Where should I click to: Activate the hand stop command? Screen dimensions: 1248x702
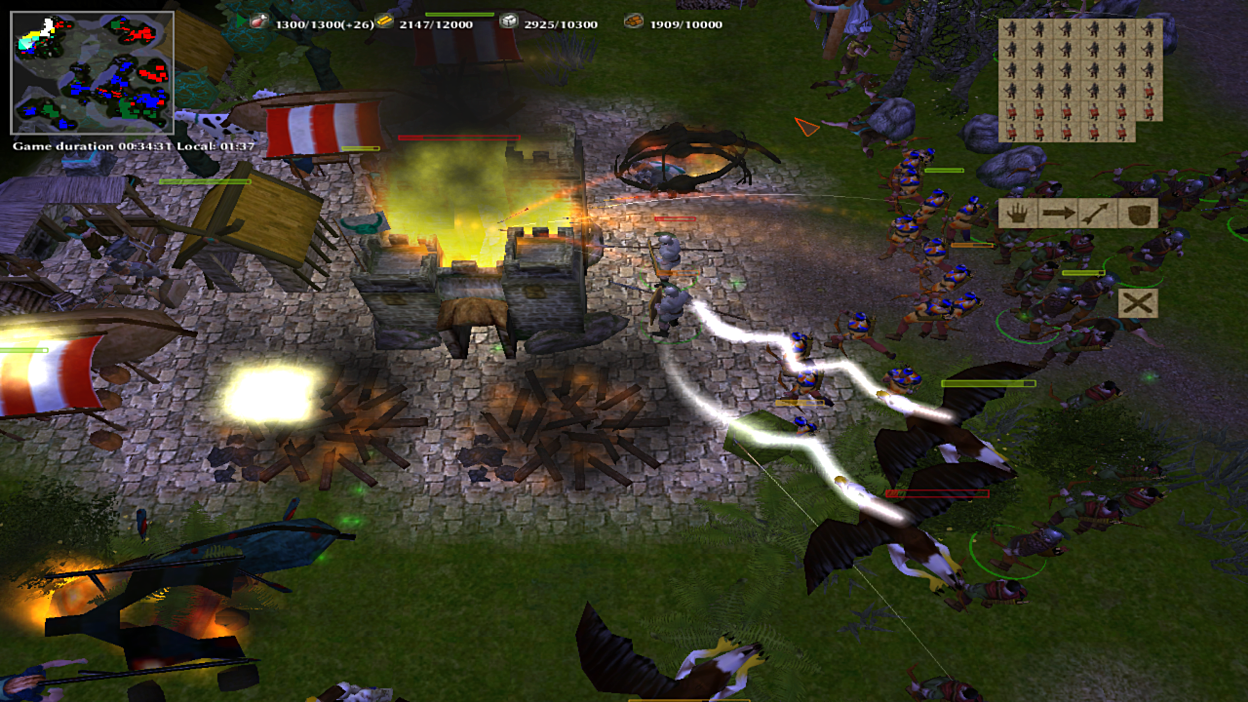[x=1018, y=213]
